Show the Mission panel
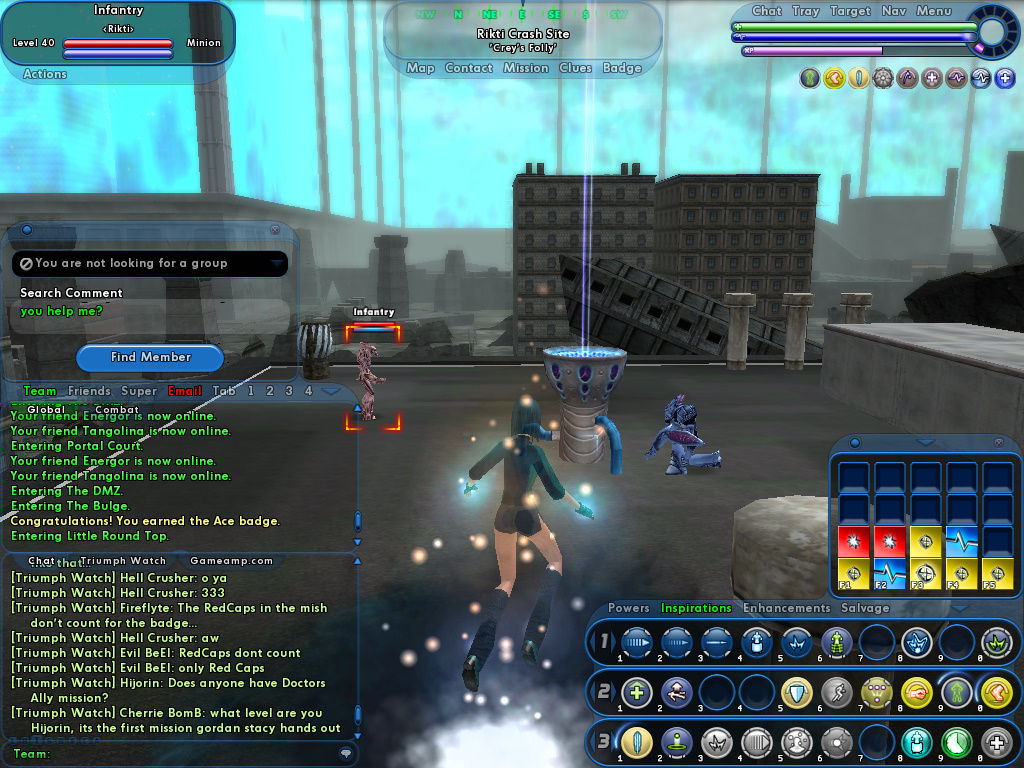This screenshot has height=768, width=1024. [526, 68]
